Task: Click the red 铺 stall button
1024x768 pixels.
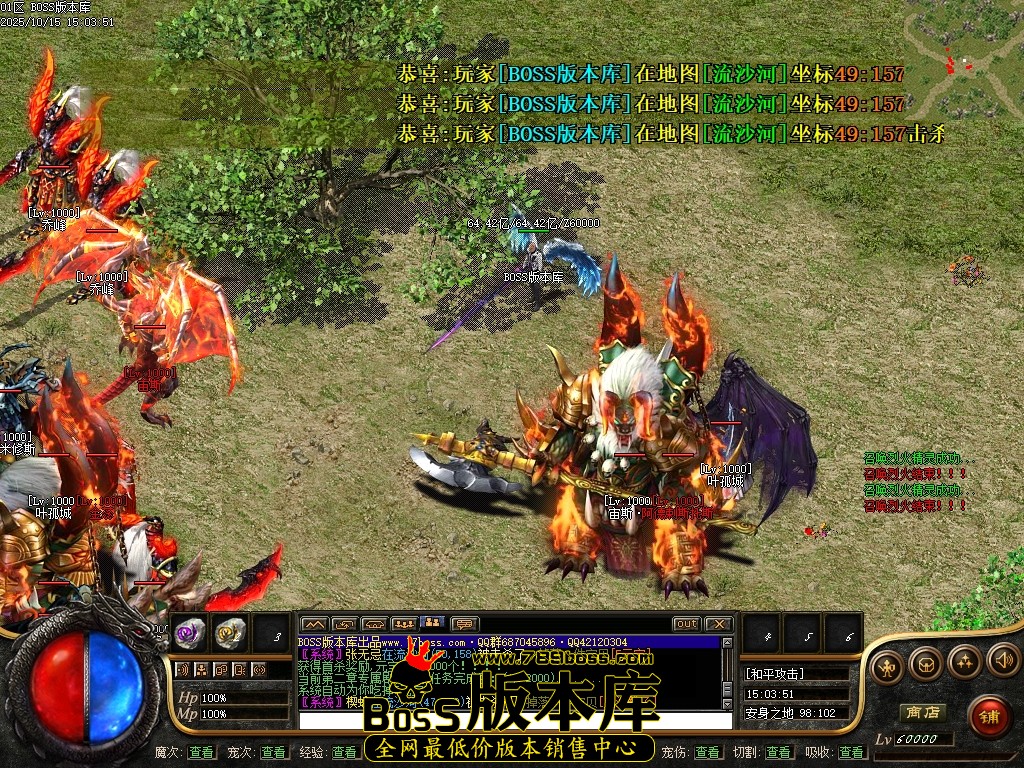Action: tap(989, 716)
